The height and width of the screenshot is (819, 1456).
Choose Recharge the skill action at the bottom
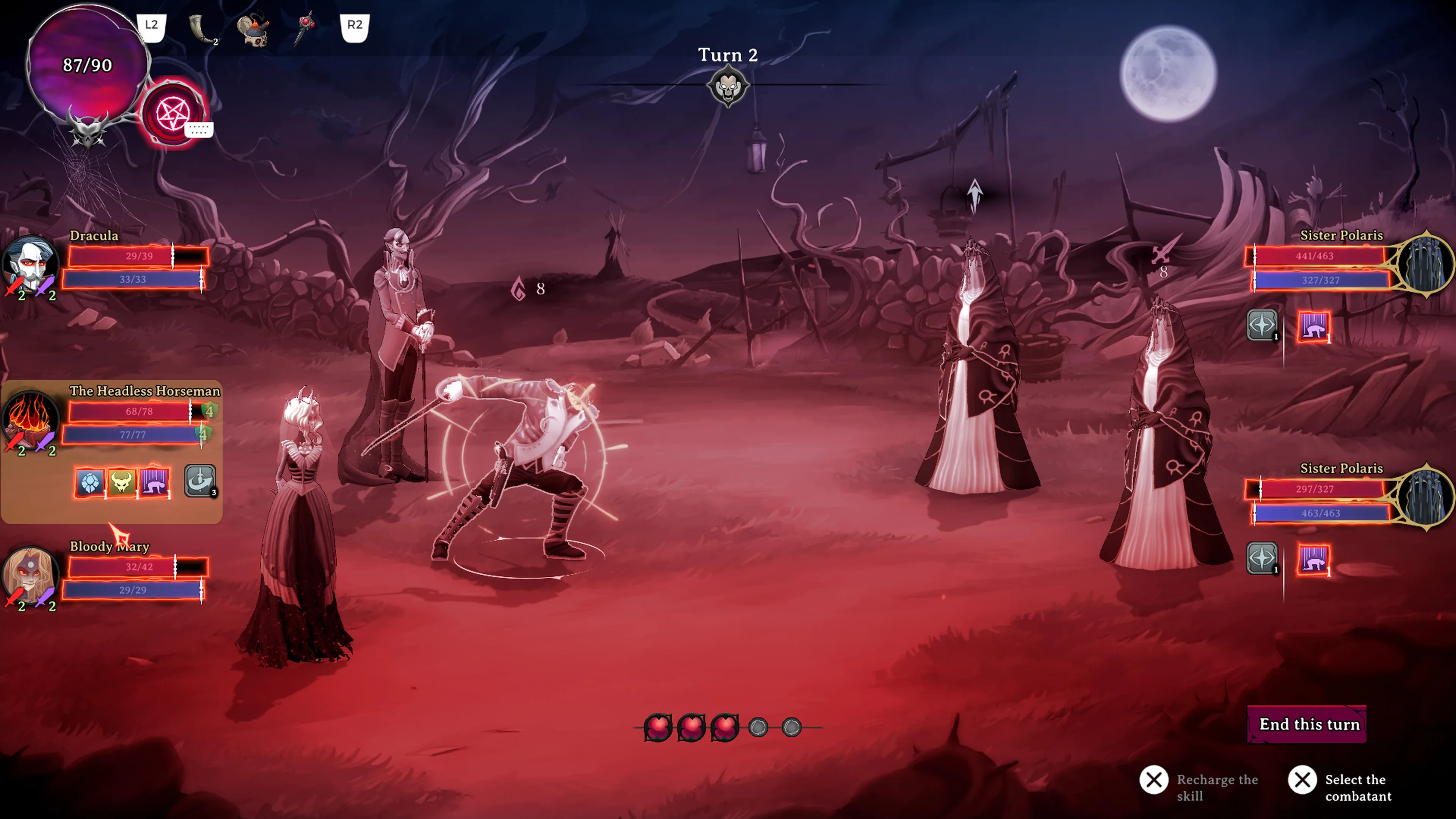[x=1155, y=780]
